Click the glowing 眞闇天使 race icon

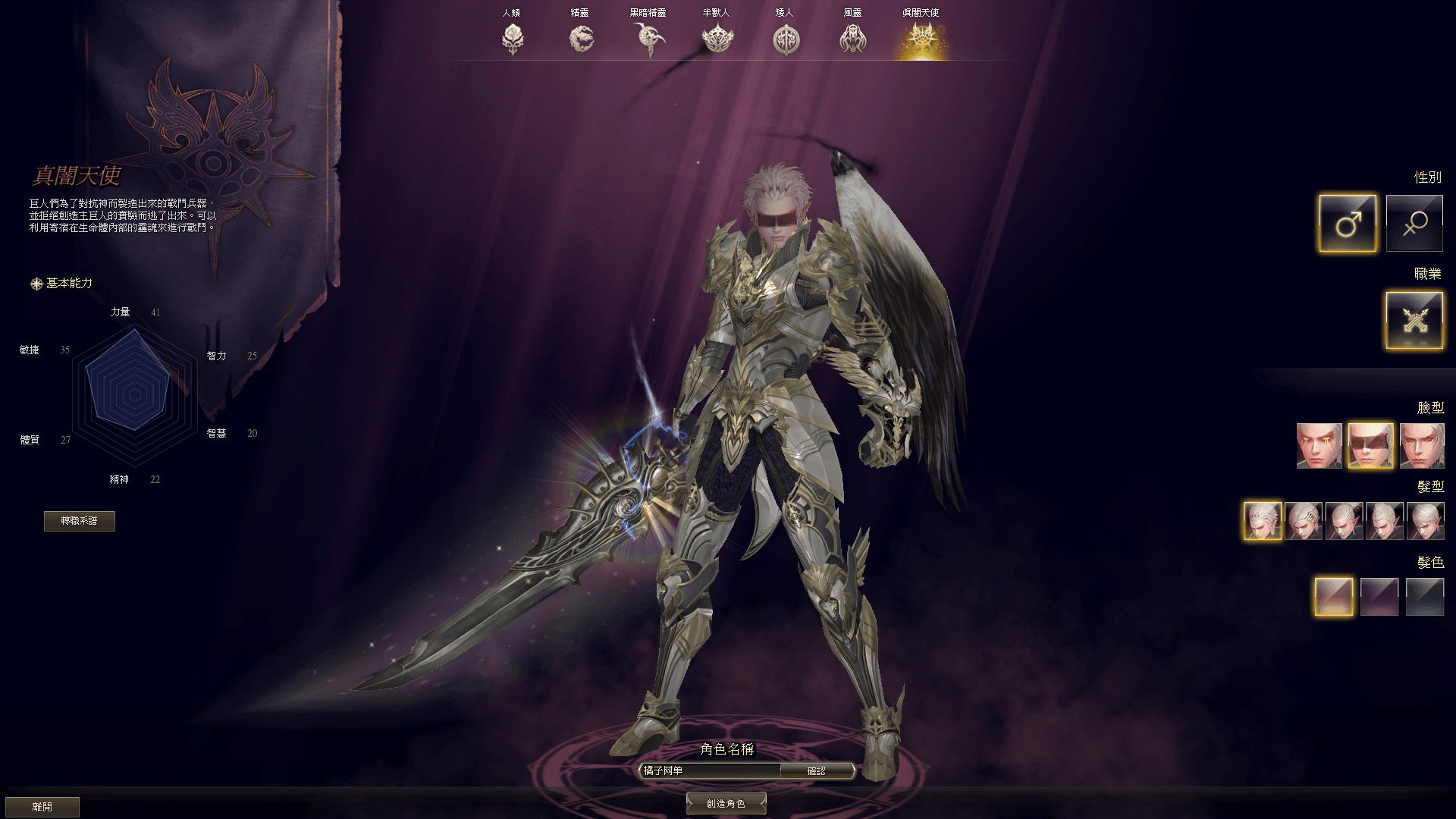click(921, 38)
